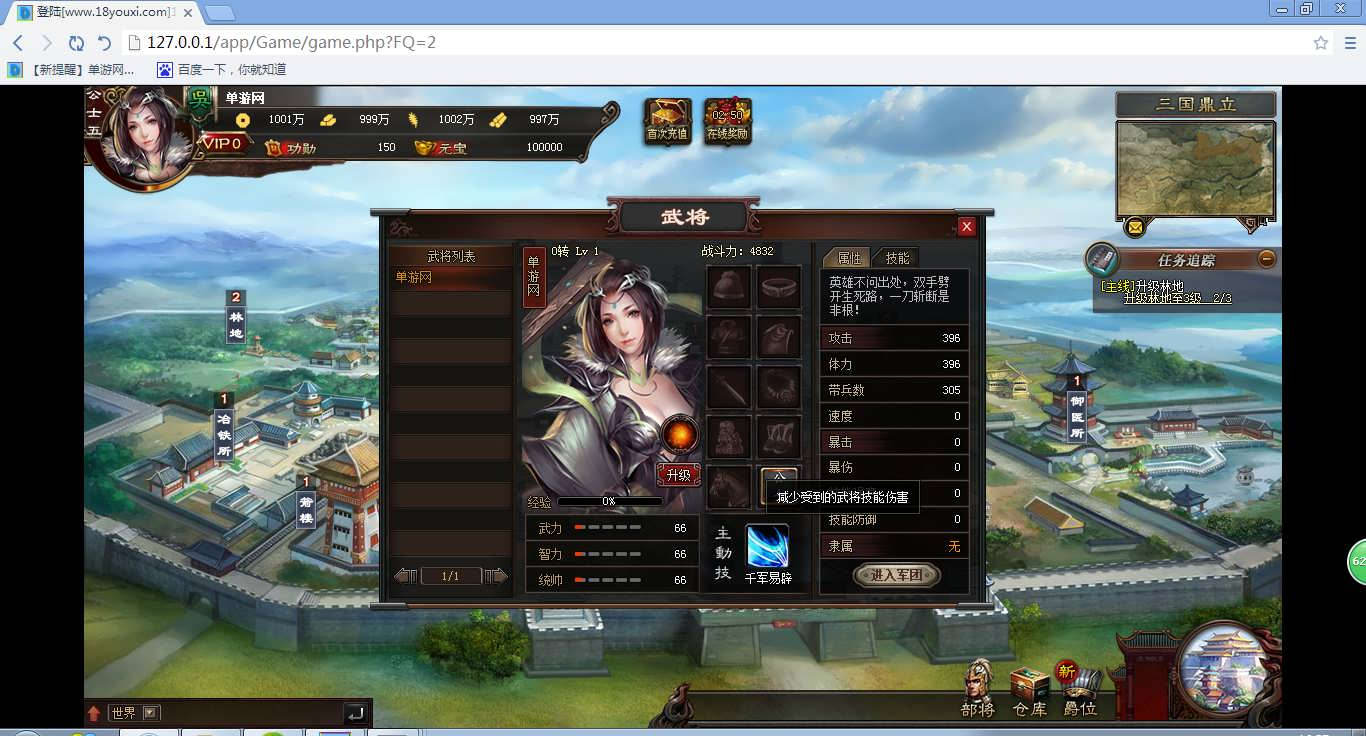
Task: Click the 元宝 gold ingot icon
Action: 425,147
